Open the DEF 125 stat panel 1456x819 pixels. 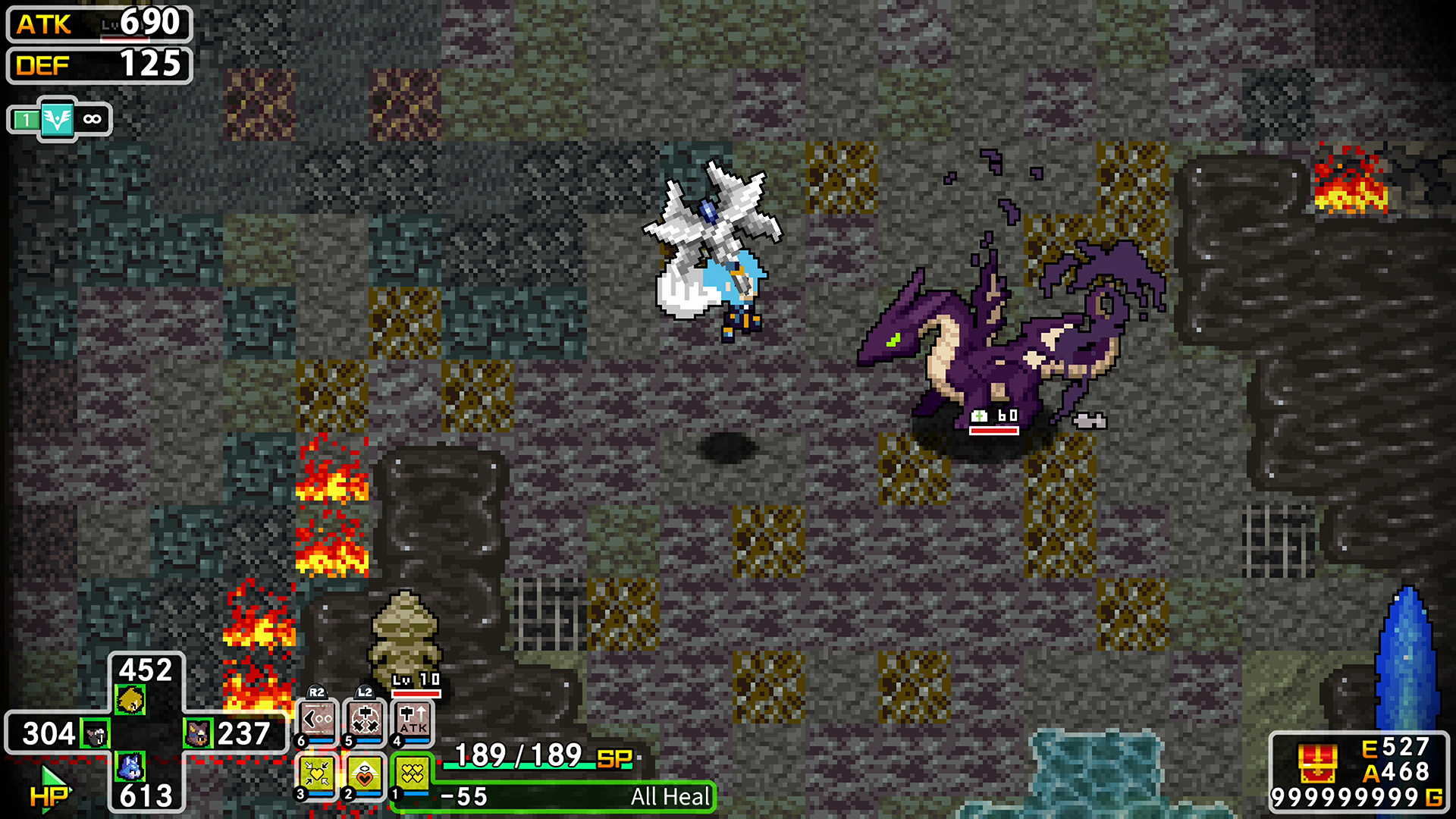coord(97,66)
